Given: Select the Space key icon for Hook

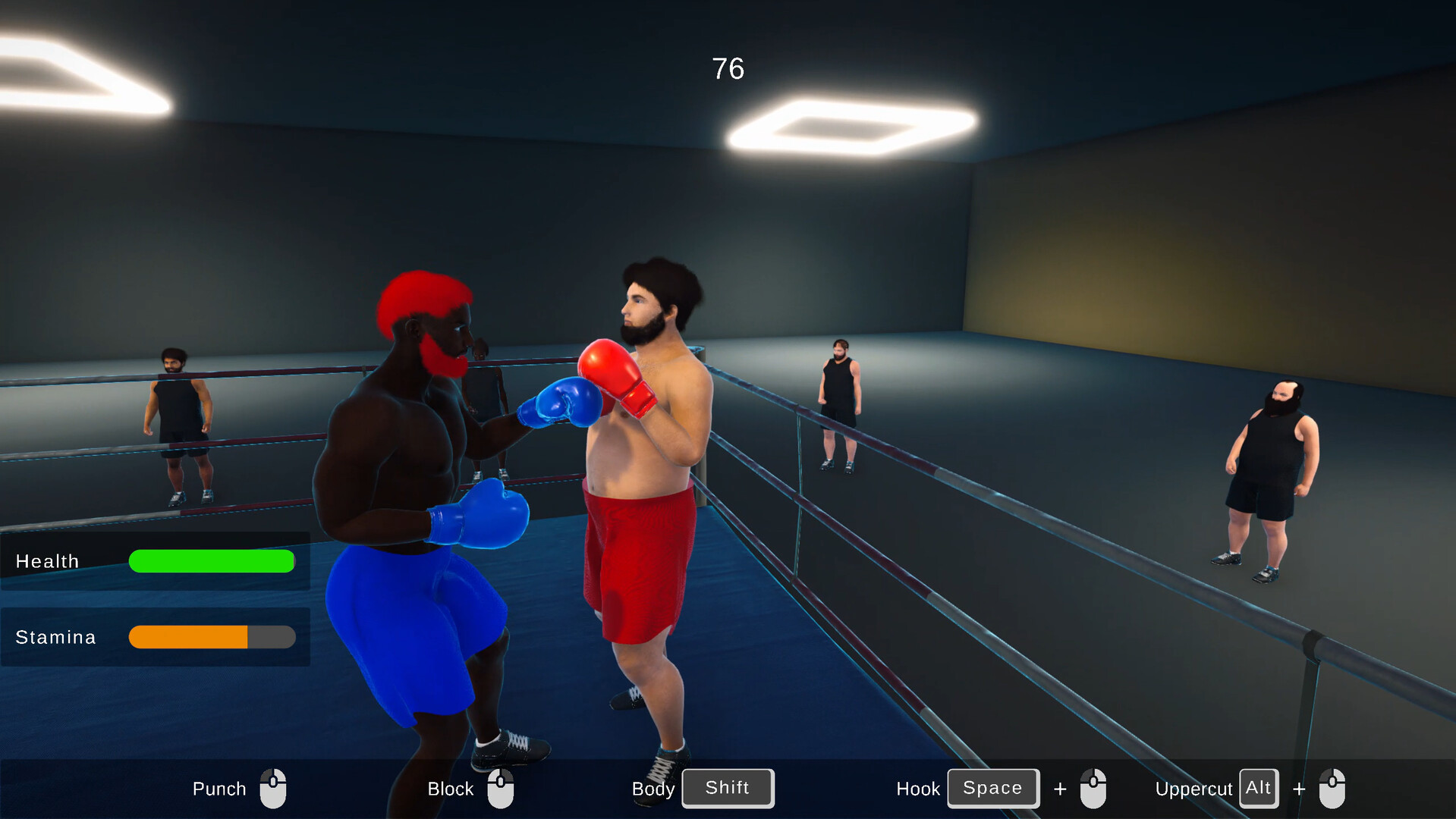Looking at the screenshot, I should click(x=992, y=788).
